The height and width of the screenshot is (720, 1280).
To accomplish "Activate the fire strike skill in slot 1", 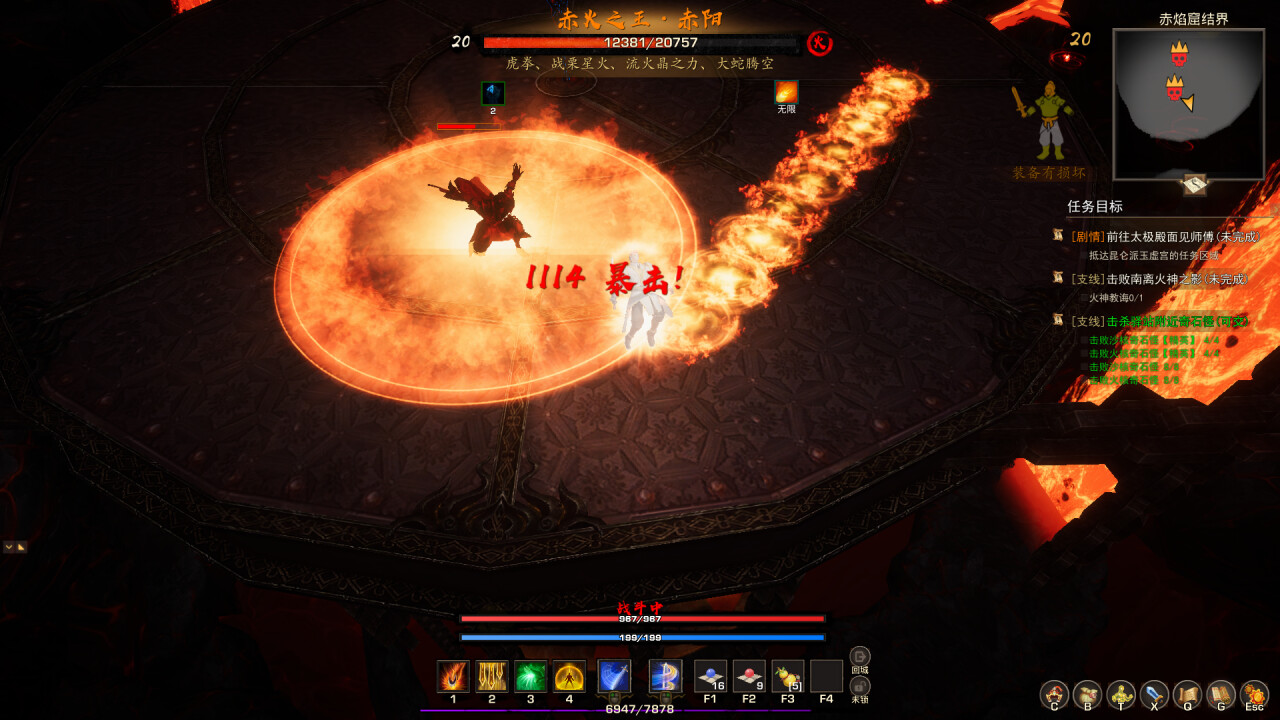I will (x=453, y=676).
